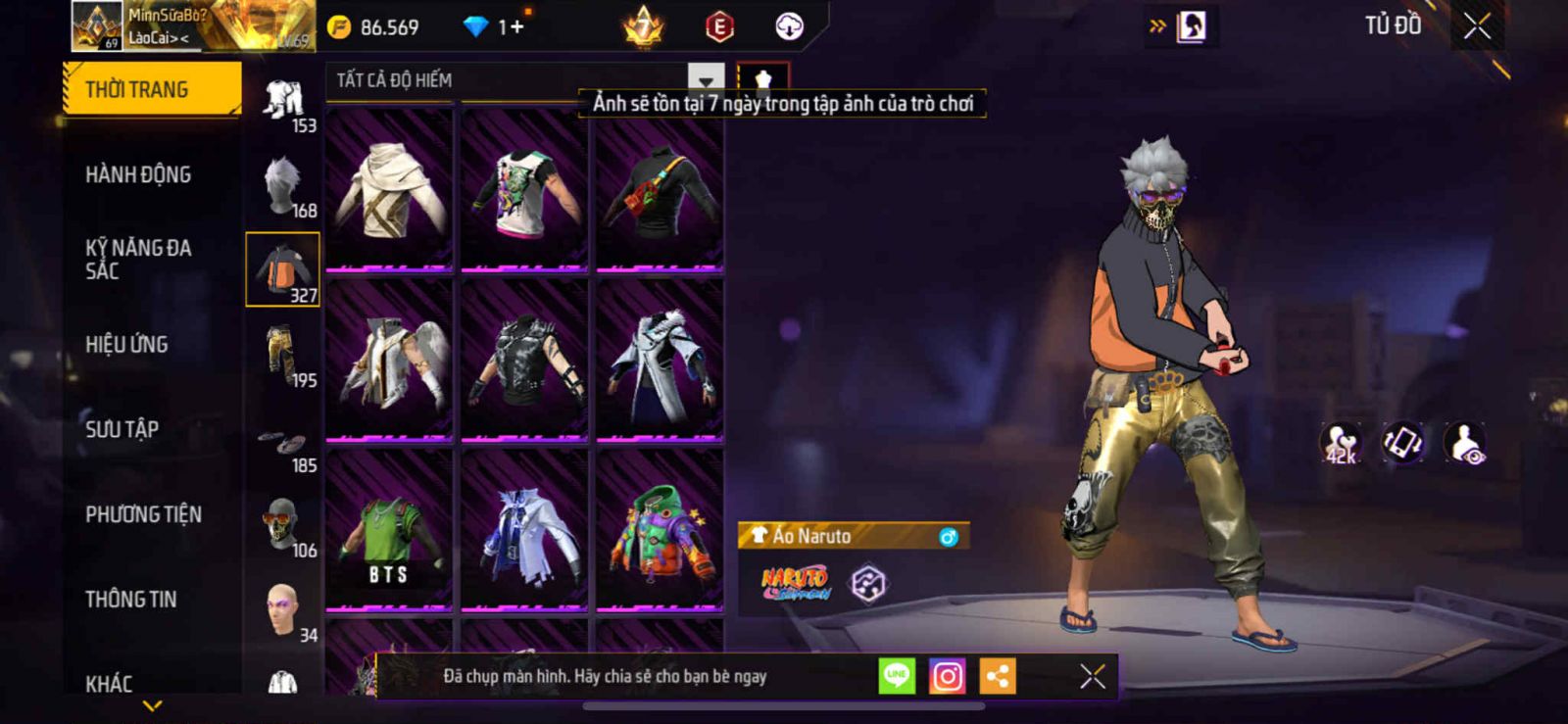This screenshot has height=724, width=1568.
Task: Switch to Hành Động category
Action: coord(138,174)
